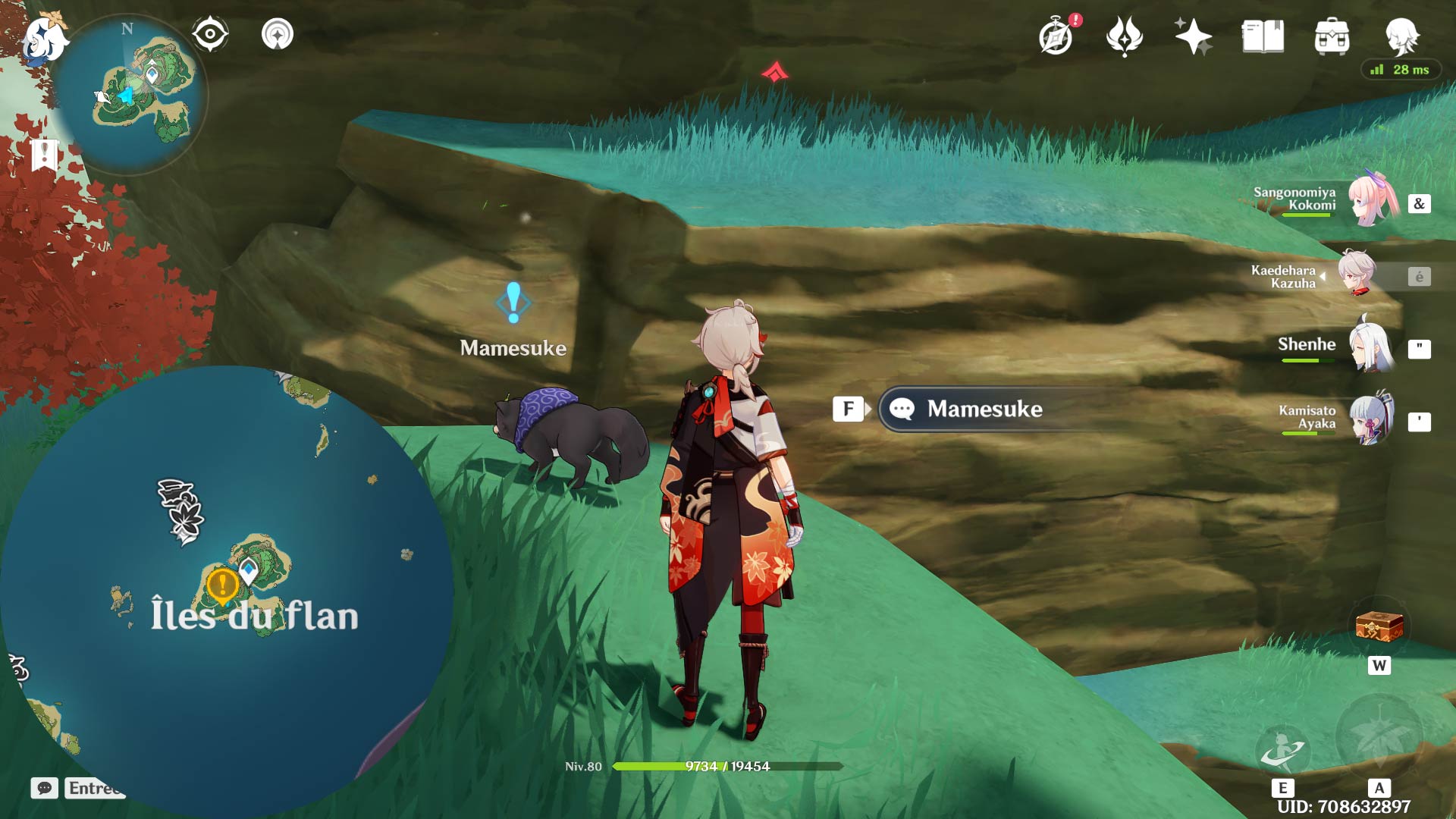Viewport: 1456px width, 819px height.
Task: Switch to Shenhe
Action: click(x=1371, y=347)
